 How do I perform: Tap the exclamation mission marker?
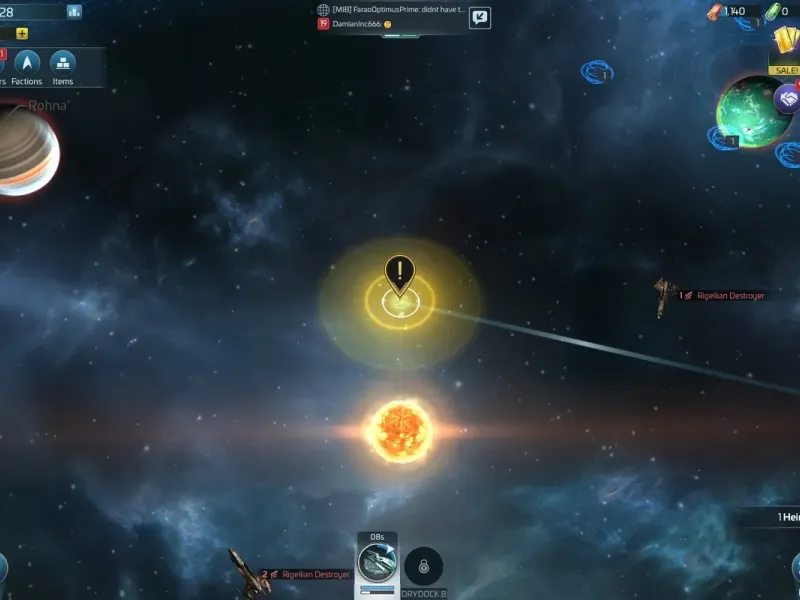(400, 273)
